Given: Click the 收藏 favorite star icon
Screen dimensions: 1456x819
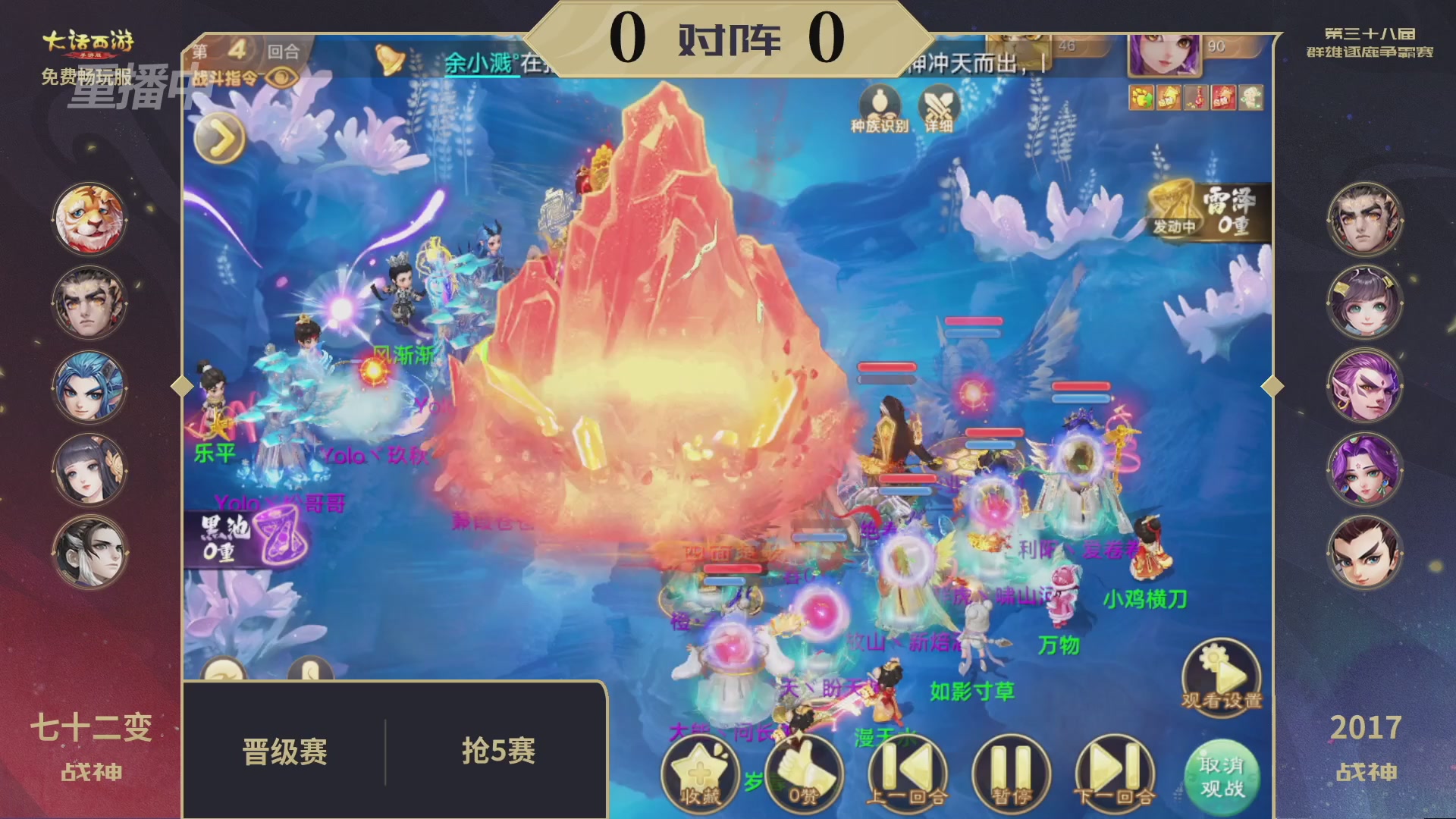Looking at the screenshot, I should click(x=700, y=772).
